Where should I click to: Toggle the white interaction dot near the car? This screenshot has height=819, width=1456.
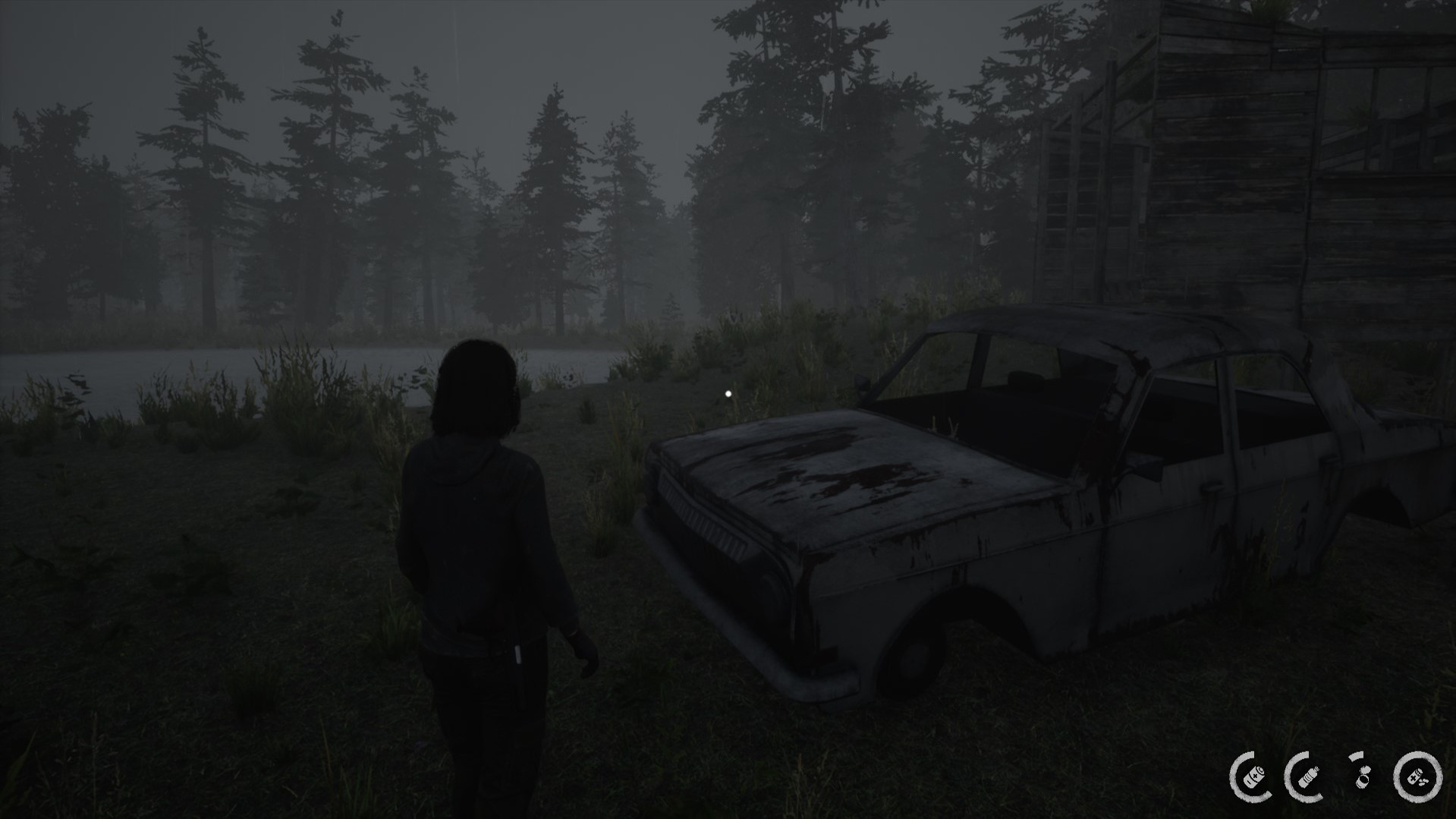[728, 392]
